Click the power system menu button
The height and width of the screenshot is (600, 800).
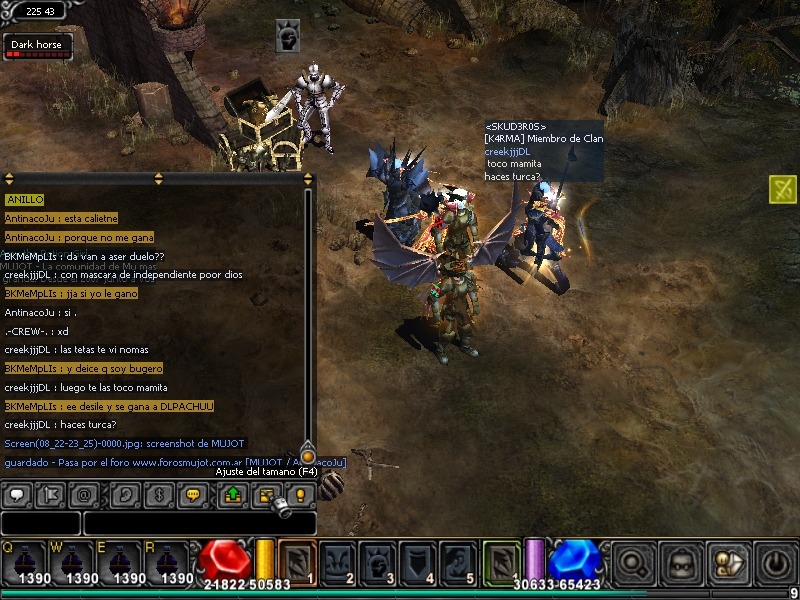click(776, 563)
